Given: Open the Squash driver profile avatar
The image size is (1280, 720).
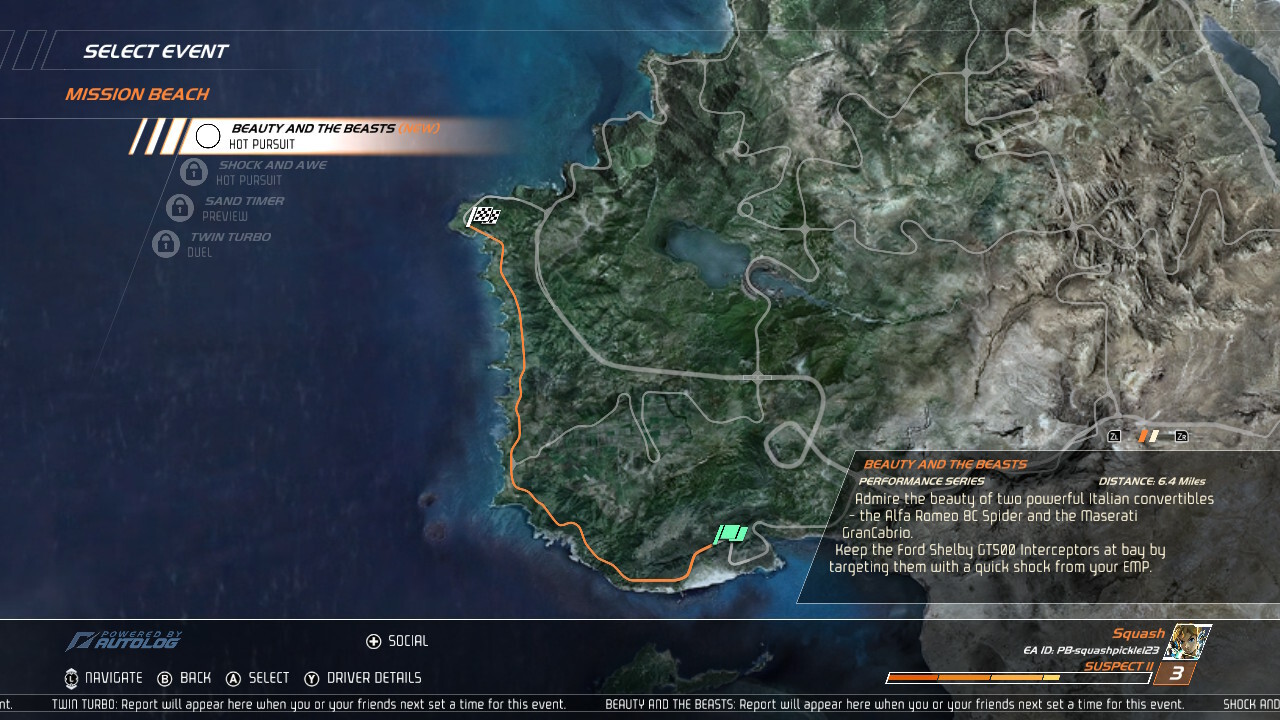Looking at the screenshot, I should click(x=1191, y=641).
